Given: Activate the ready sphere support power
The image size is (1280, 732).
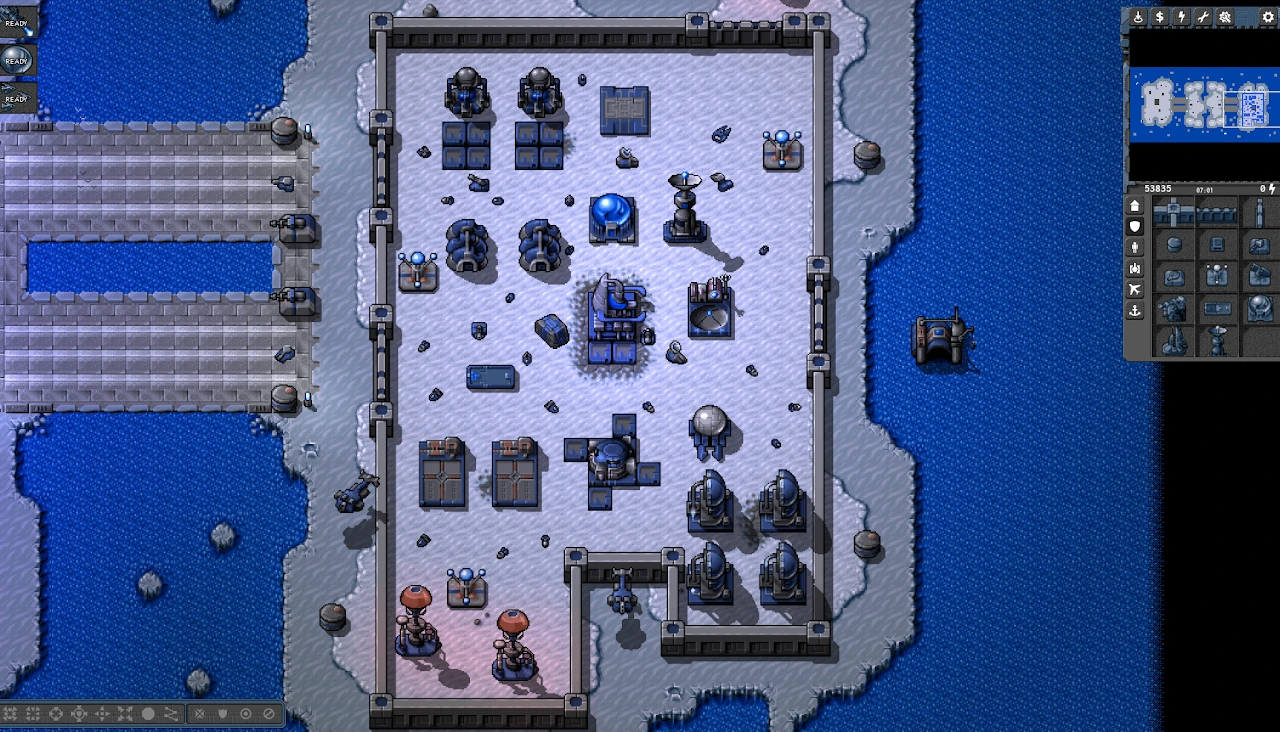Looking at the screenshot, I should coord(17,59).
